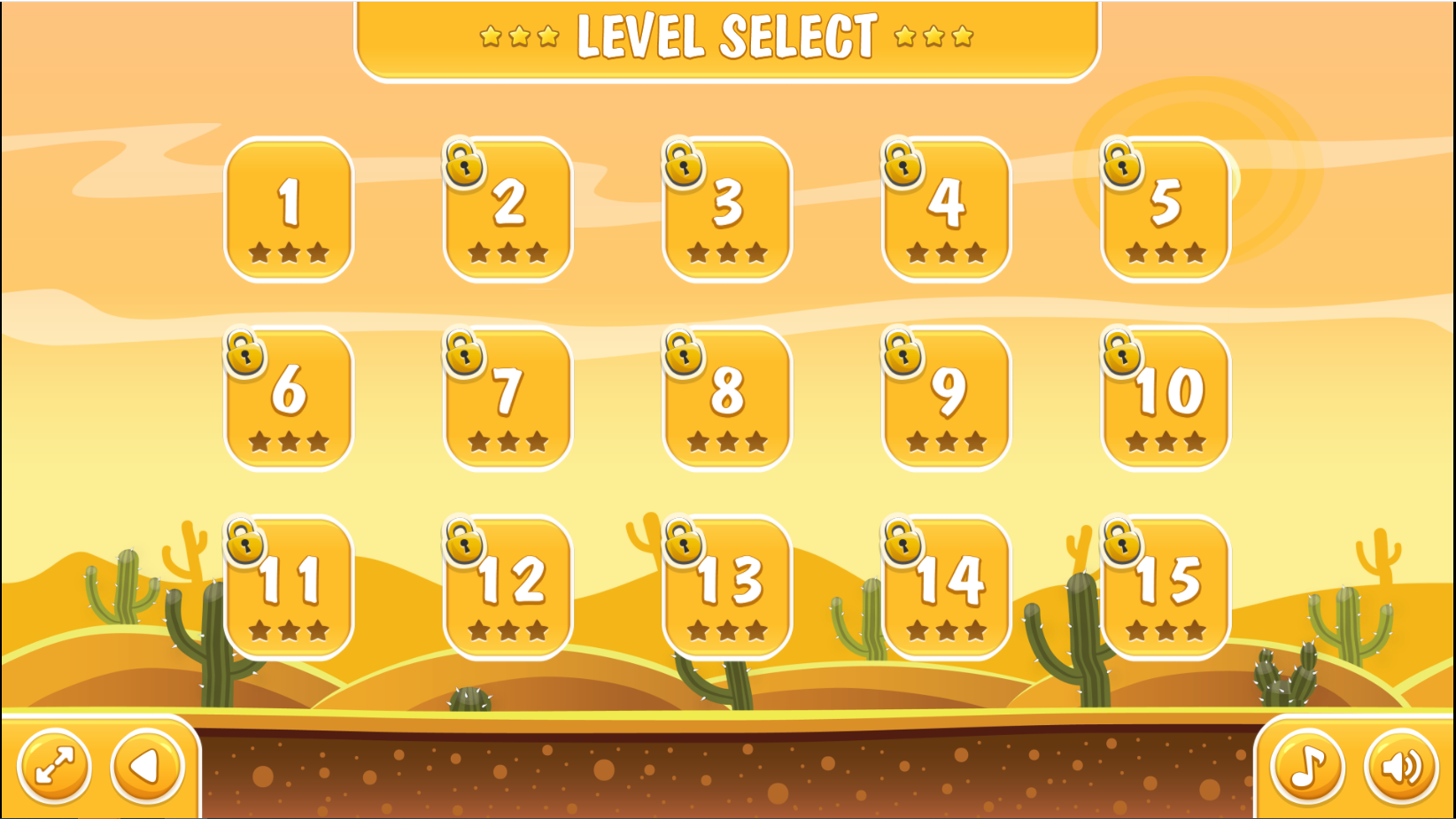Select the level 10 tile

[1166, 398]
